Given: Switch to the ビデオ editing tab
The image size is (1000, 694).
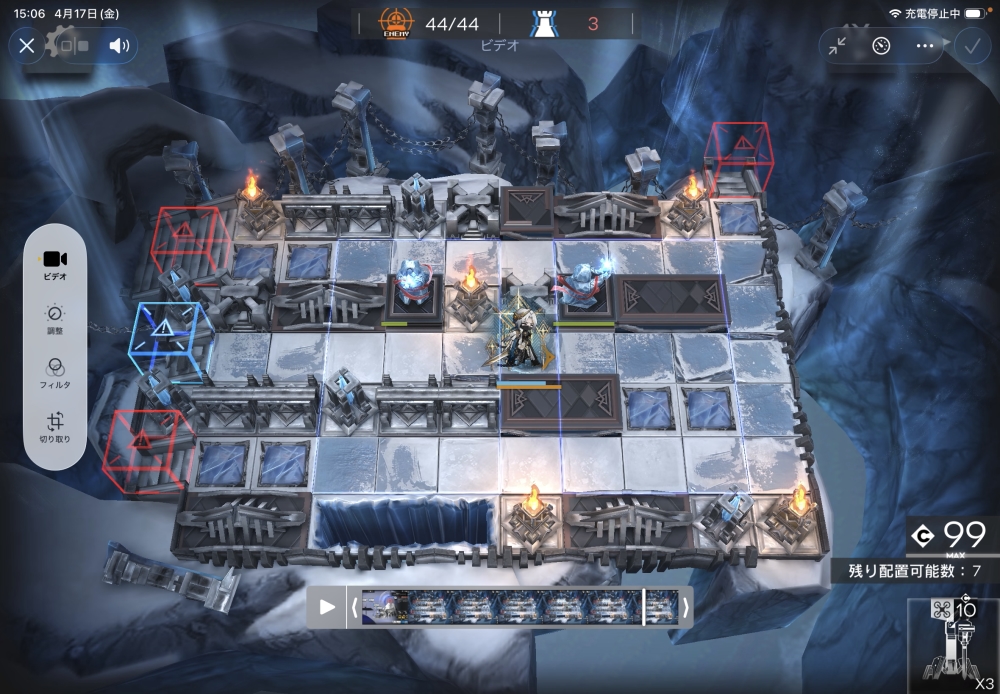Looking at the screenshot, I should tap(55, 265).
